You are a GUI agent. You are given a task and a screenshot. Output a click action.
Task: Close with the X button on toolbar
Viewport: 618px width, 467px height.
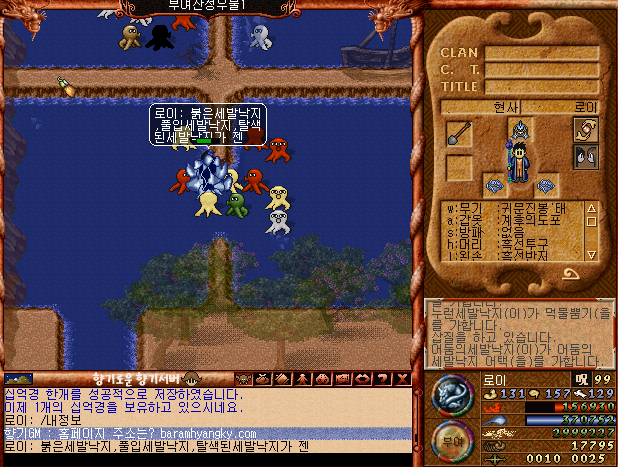point(402,379)
